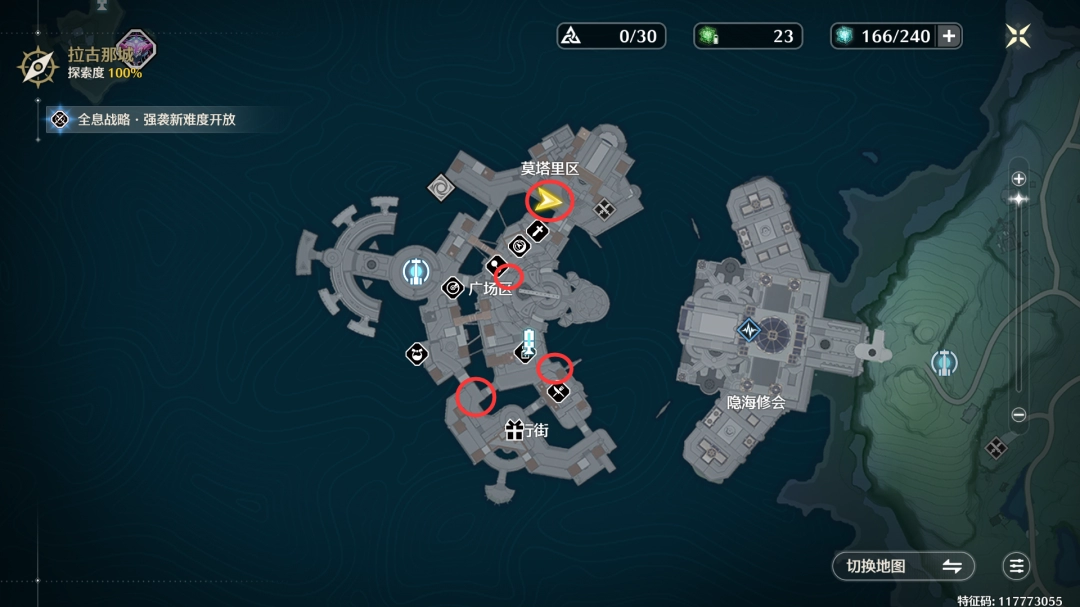Open the 拉古那城 exploration progress compass
This screenshot has height=607, width=1080.
click(x=38, y=66)
